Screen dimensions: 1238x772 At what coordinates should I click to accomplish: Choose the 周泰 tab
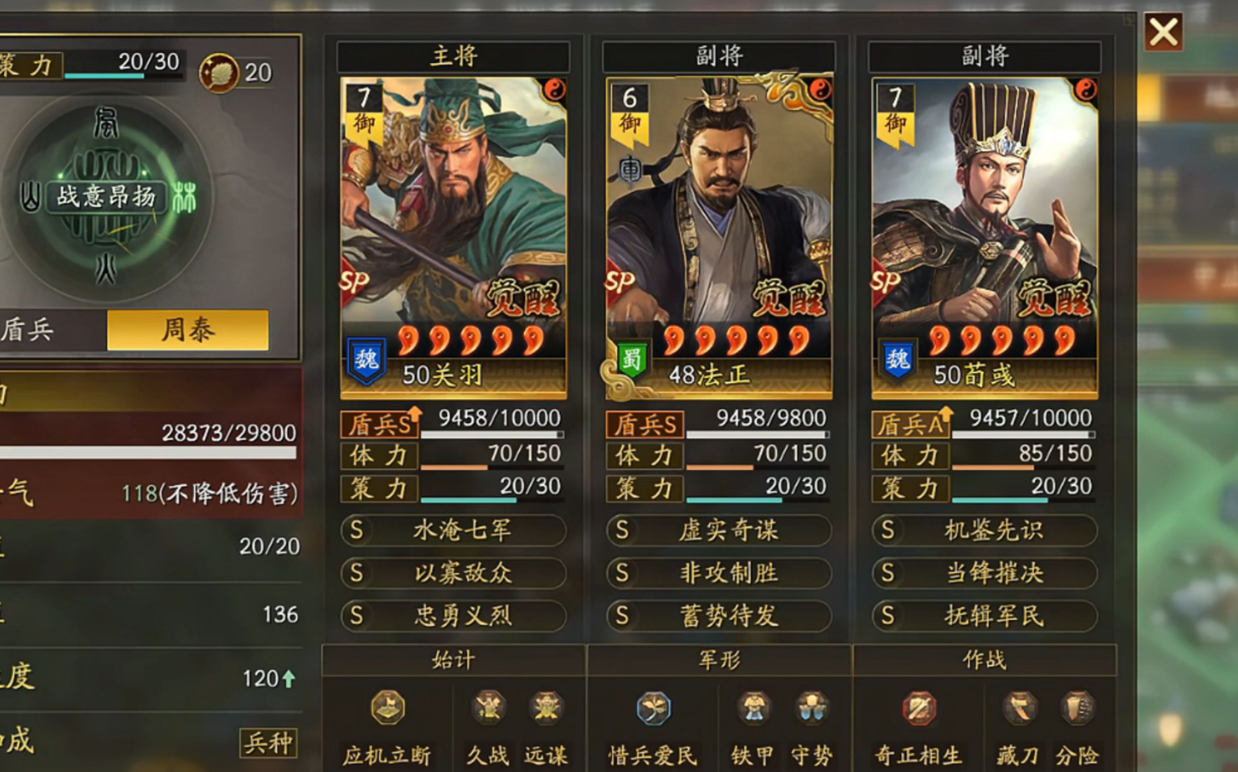pyautogui.click(x=187, y=331)
